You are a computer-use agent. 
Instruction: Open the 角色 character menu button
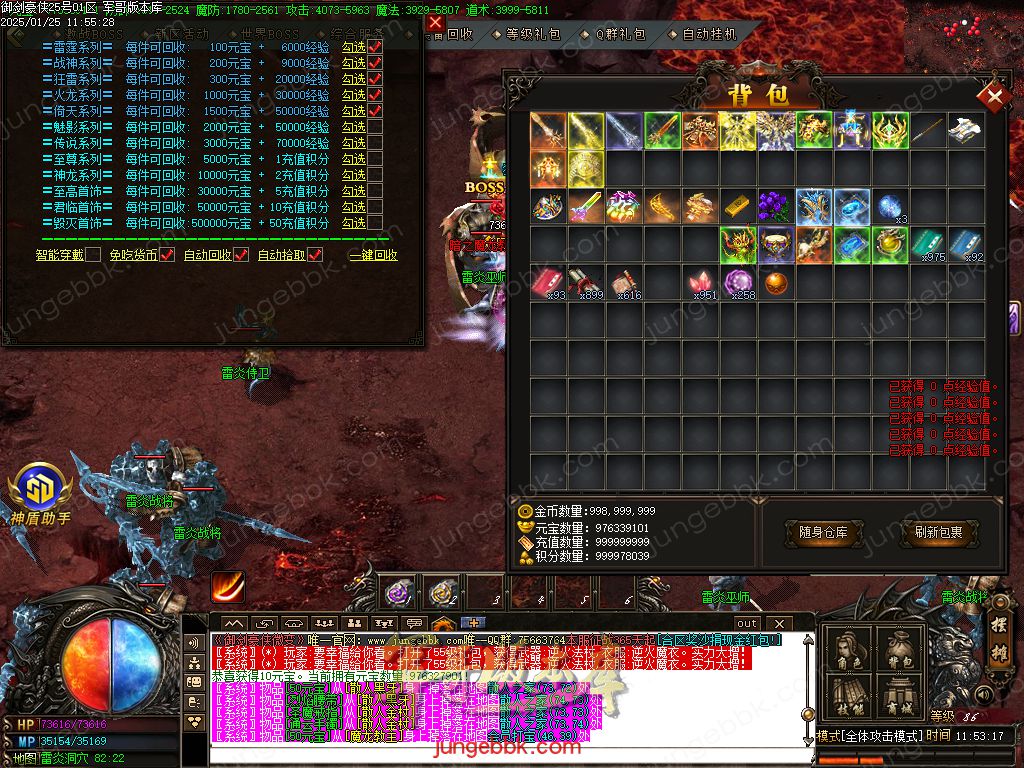click(850, 651)
